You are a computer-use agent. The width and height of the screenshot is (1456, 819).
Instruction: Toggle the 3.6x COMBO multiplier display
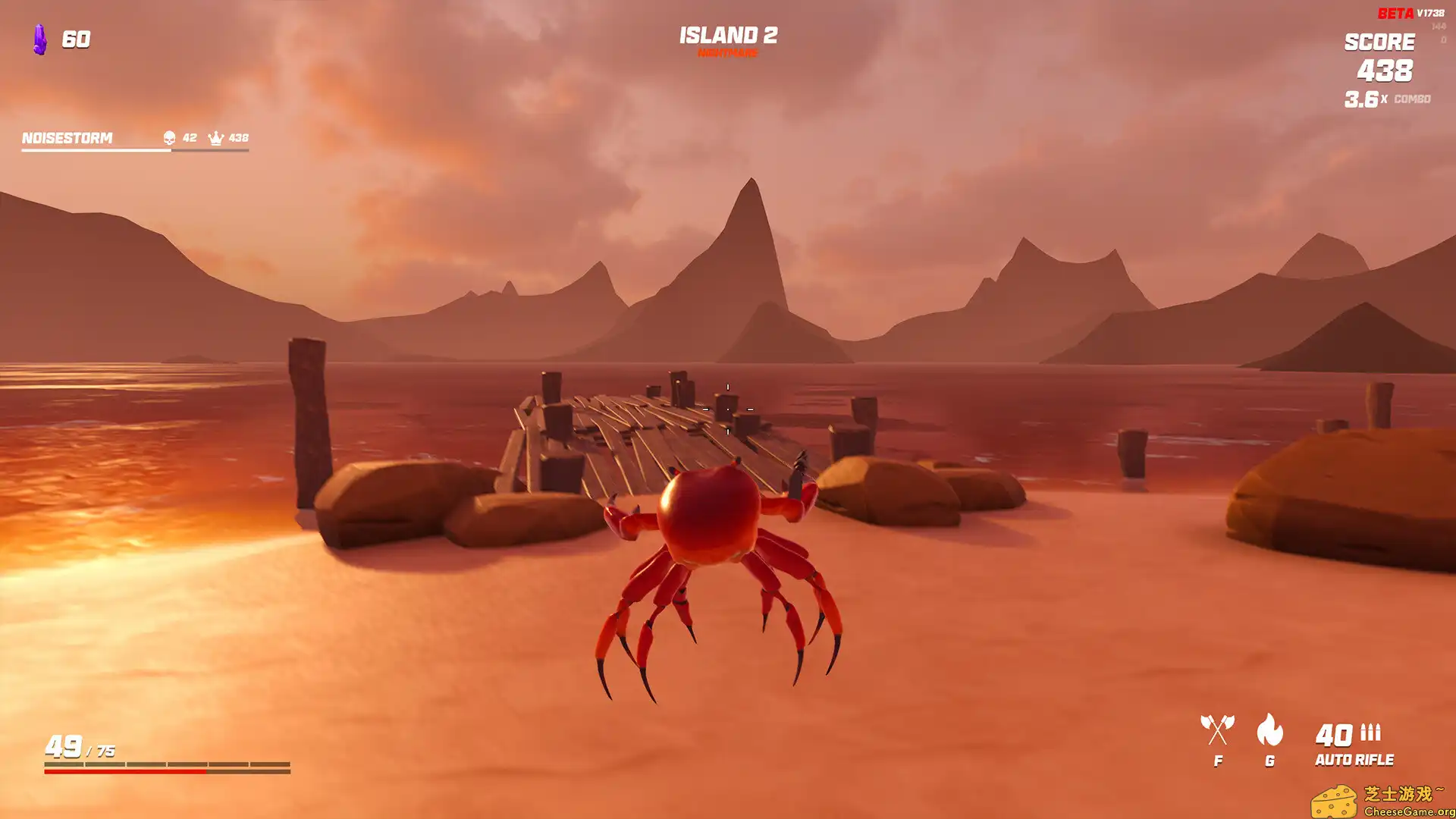coord(1387,99)
